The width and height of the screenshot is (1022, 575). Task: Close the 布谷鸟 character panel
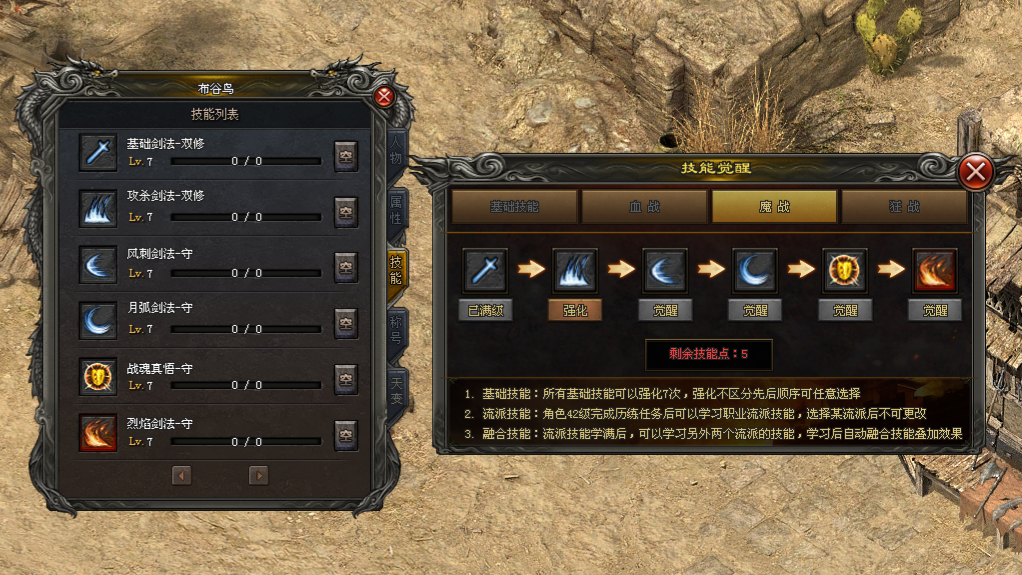[x=384, y=97]
